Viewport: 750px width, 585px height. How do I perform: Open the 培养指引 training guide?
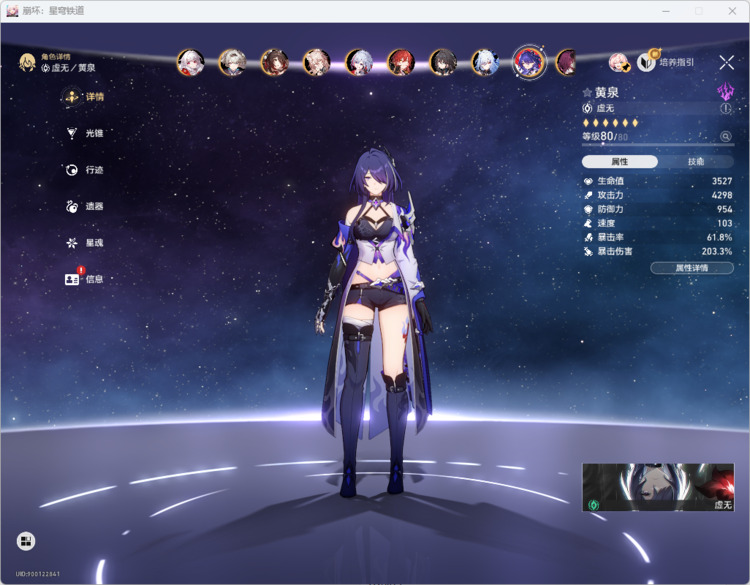pos(668,63)
